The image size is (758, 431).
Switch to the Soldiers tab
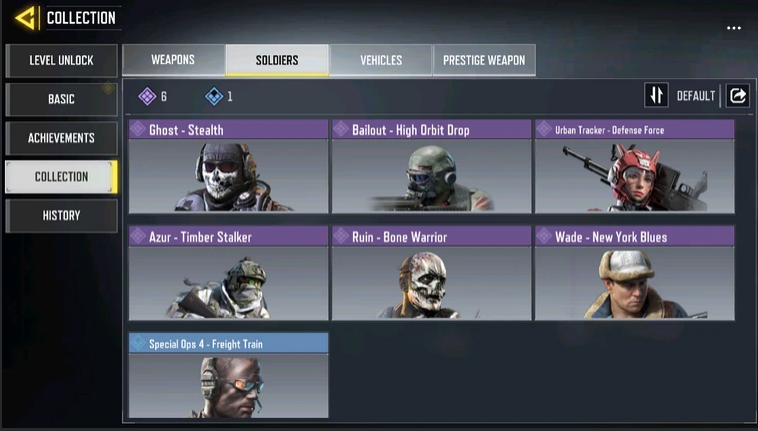277,60
